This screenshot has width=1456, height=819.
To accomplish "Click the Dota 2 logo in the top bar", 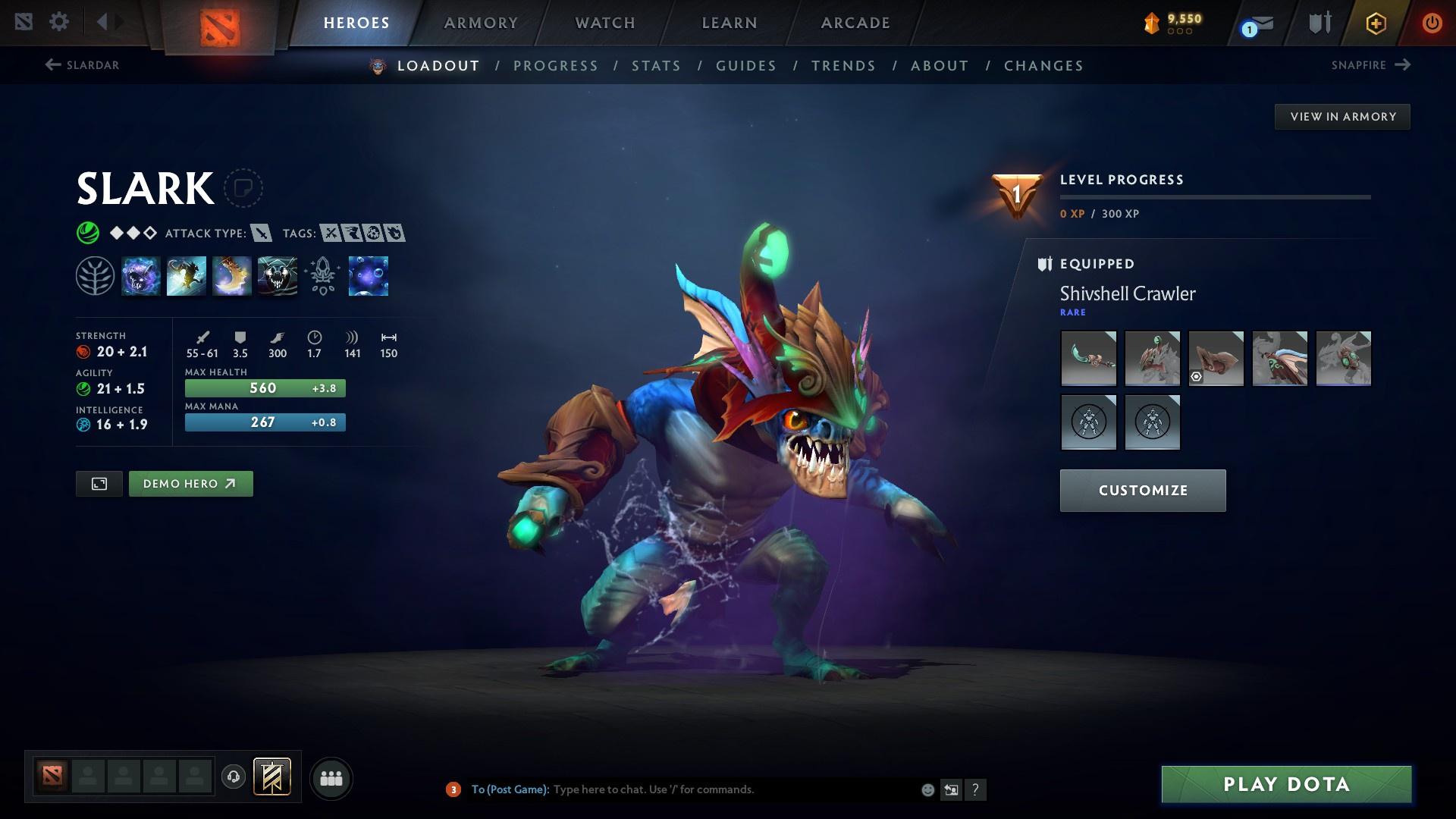I will (x=218, y=23).
